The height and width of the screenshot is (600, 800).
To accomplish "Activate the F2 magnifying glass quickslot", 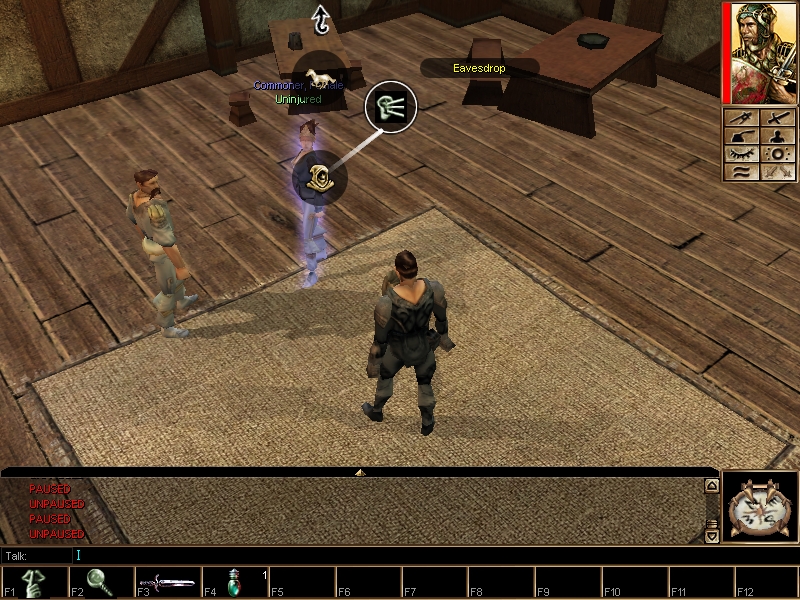I will 102,583.
